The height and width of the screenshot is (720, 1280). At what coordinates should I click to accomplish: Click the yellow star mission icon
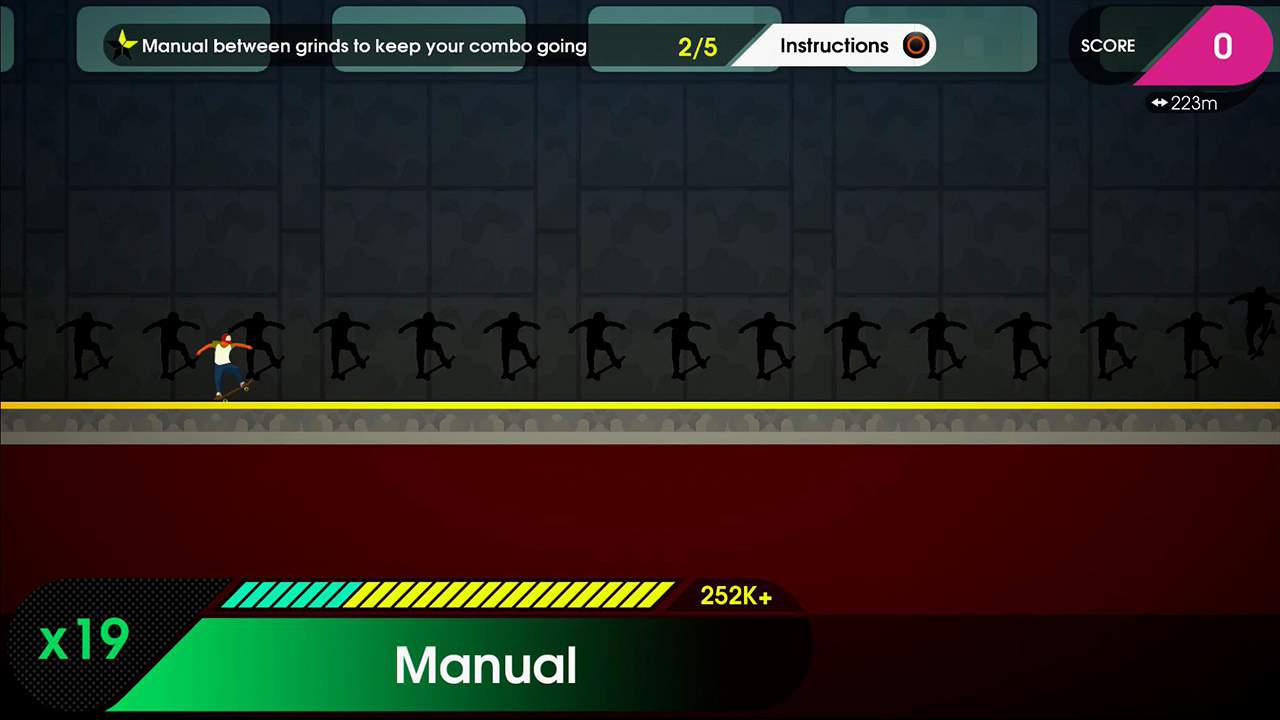pos(124,44)
